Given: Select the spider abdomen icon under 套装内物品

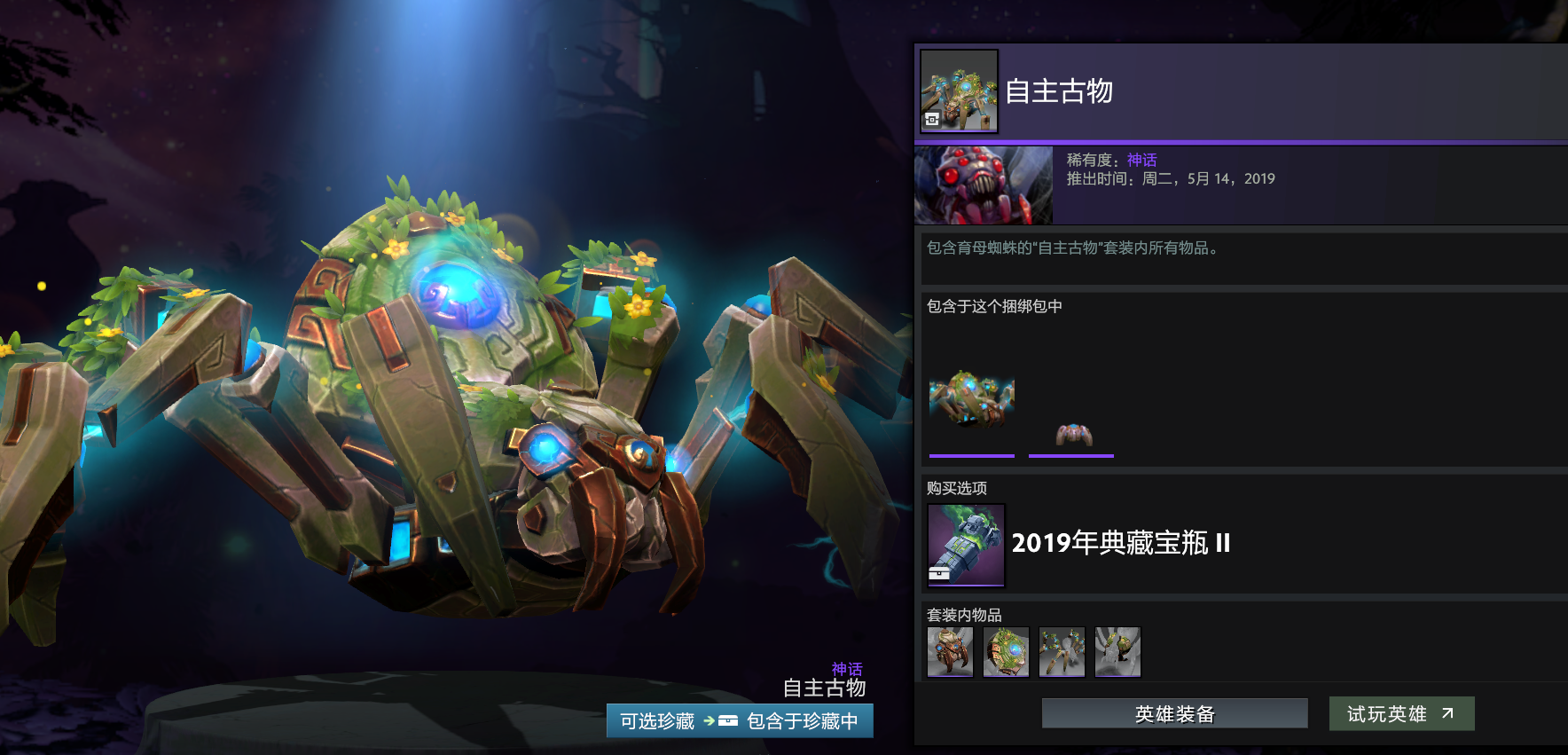Looking at the screenshot, I should (x=1006, y=651).
